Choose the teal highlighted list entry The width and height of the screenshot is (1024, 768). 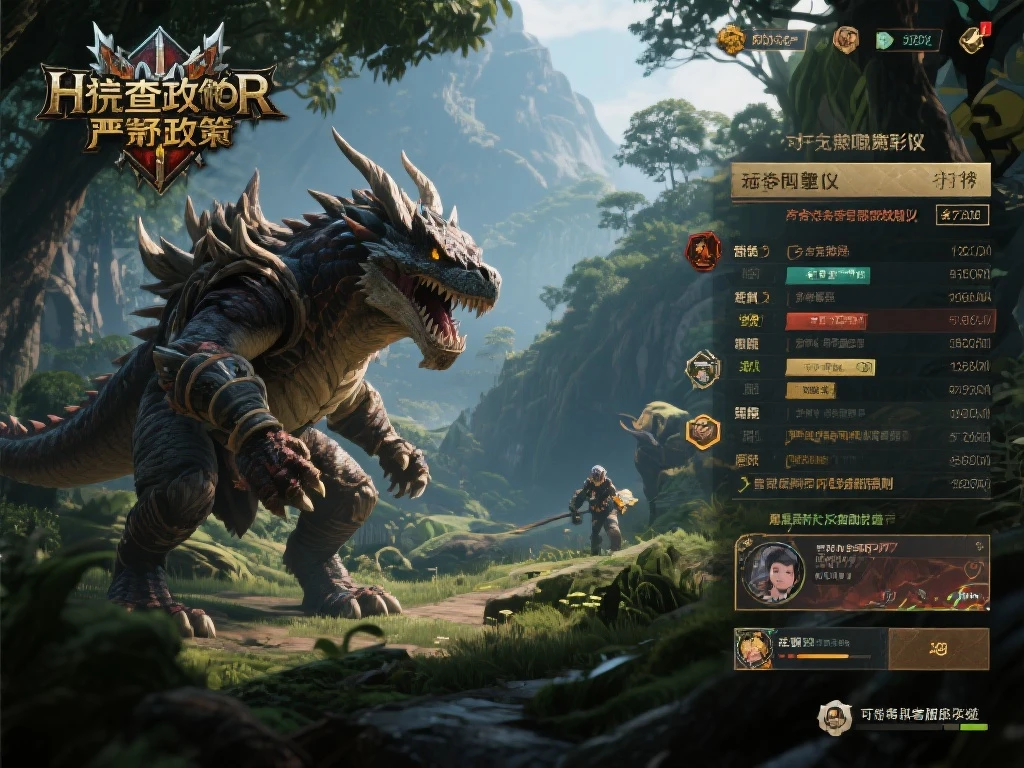tap(828, 274)
